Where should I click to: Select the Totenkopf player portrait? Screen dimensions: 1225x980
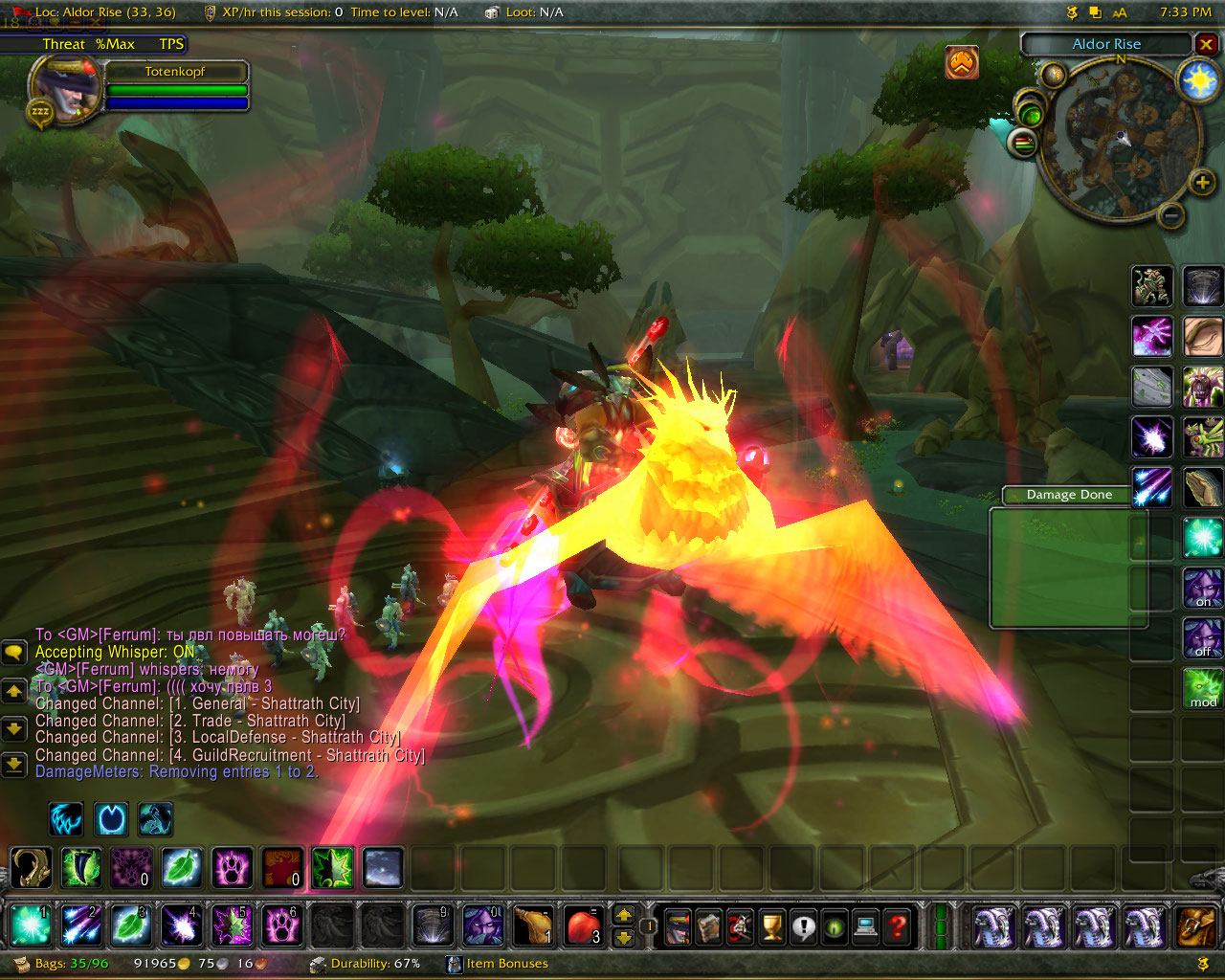point(65,88)
